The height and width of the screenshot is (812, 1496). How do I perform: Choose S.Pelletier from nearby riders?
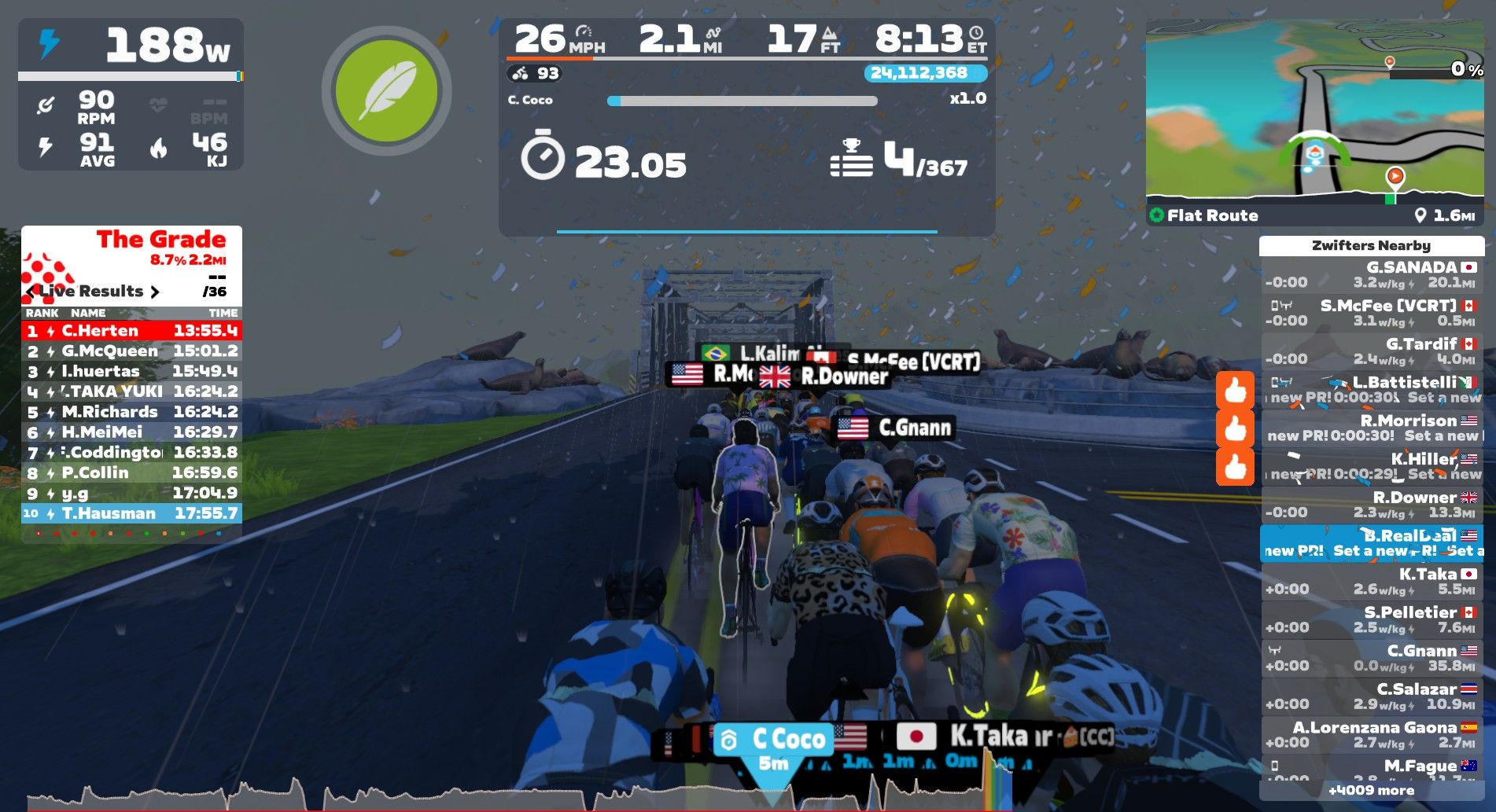[x=1372, y=619]
